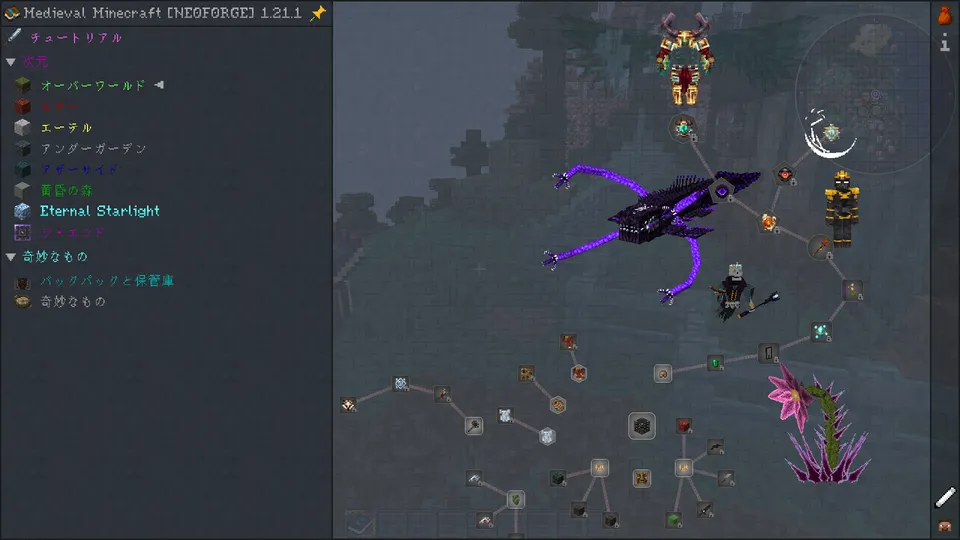Viewport: 960px width, 540px height.
Task: Click the purple eye quest on the dragon
Action: (x=721, y=190)
